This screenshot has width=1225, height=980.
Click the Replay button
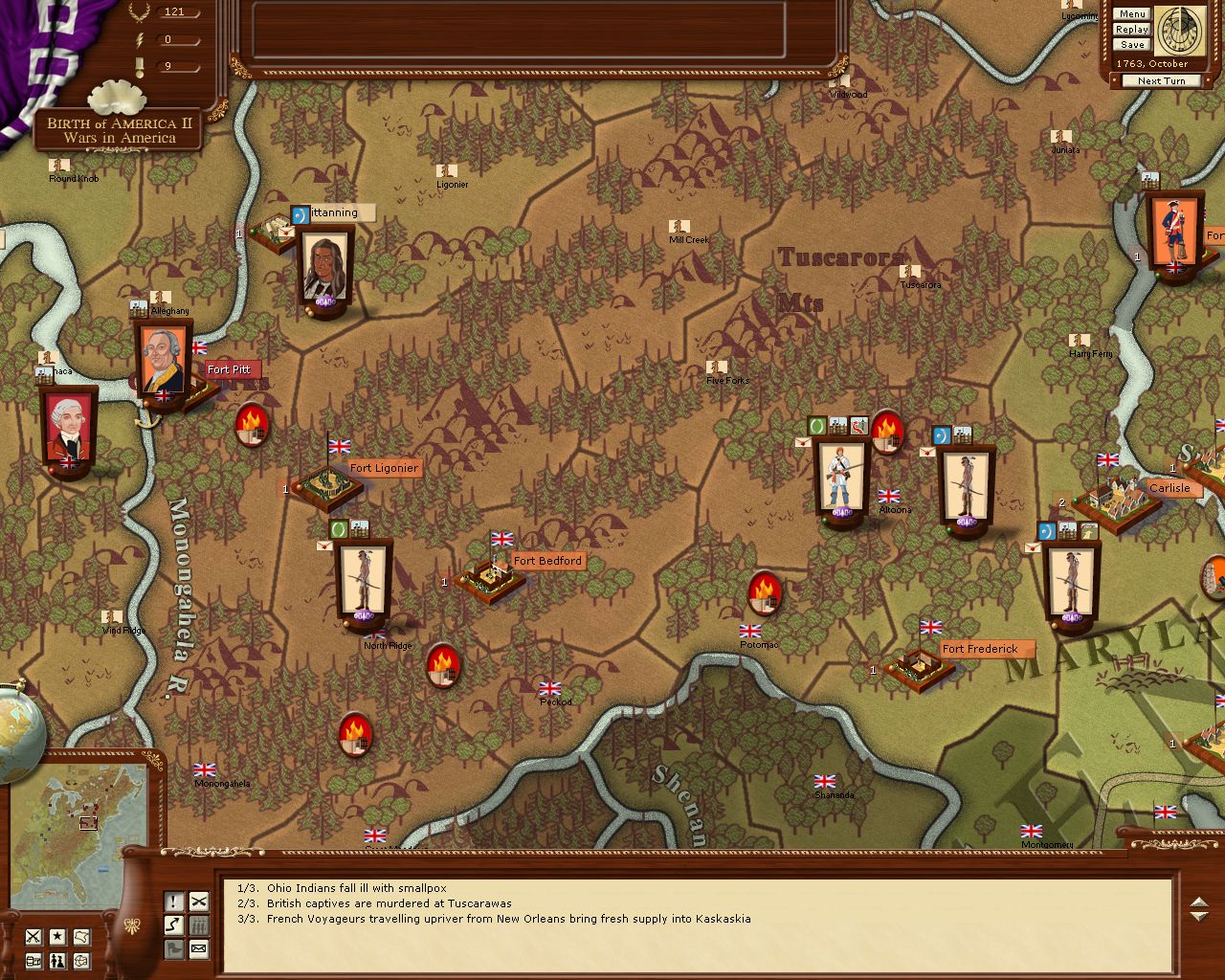tap(1131, 30)
